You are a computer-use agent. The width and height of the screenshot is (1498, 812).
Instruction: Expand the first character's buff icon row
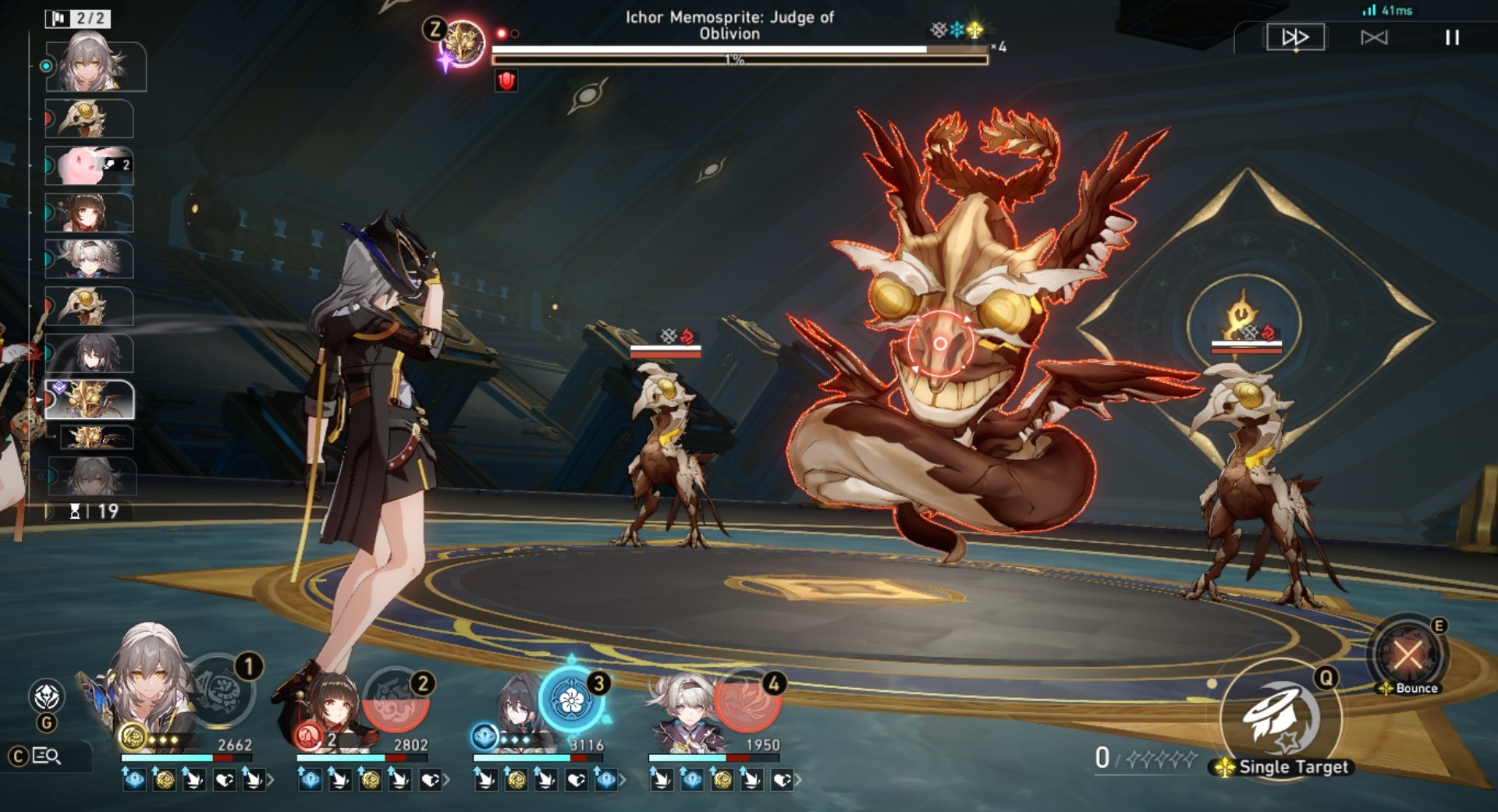[270, 779]
